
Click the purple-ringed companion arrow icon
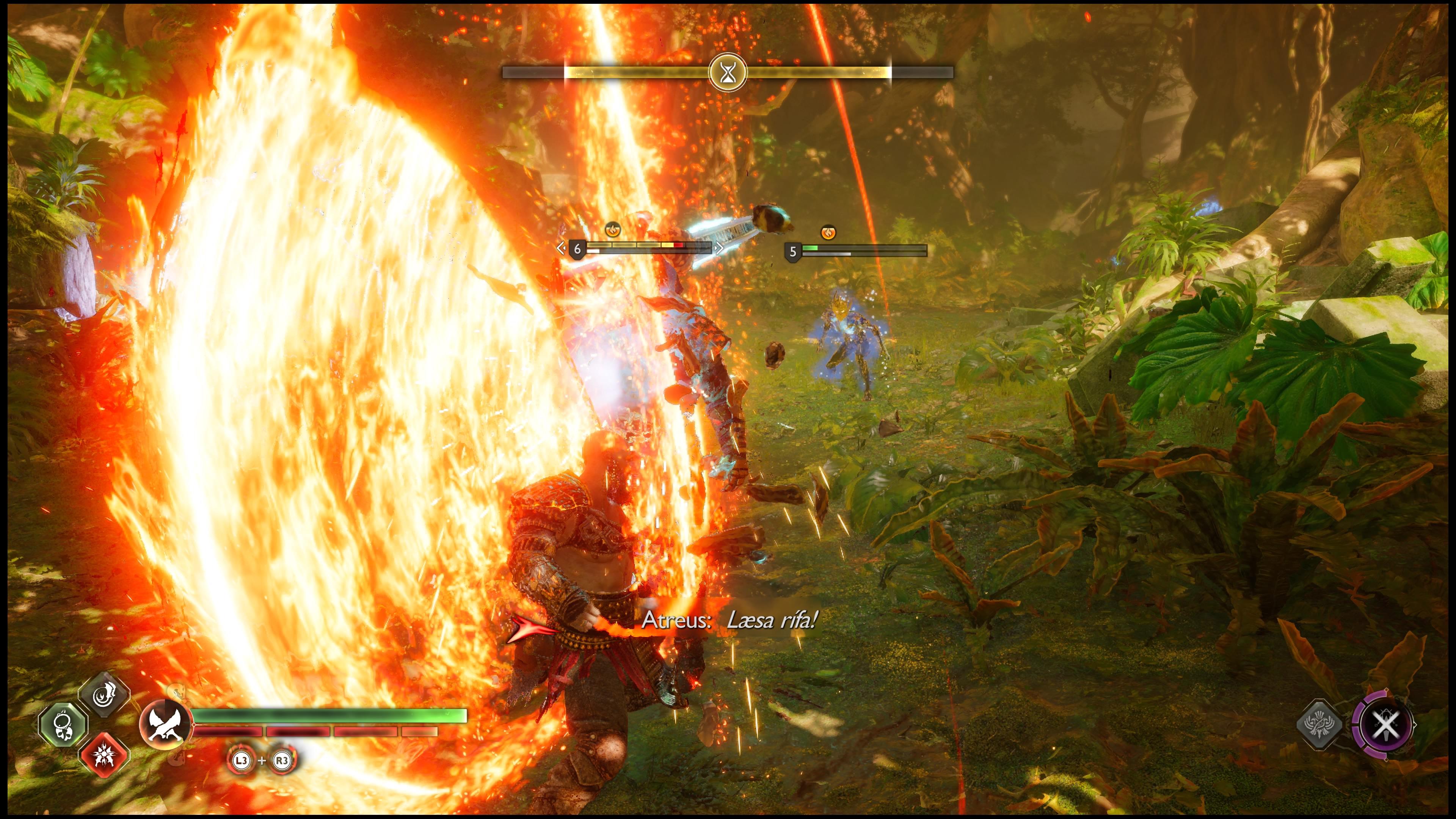click(1384, 724)
